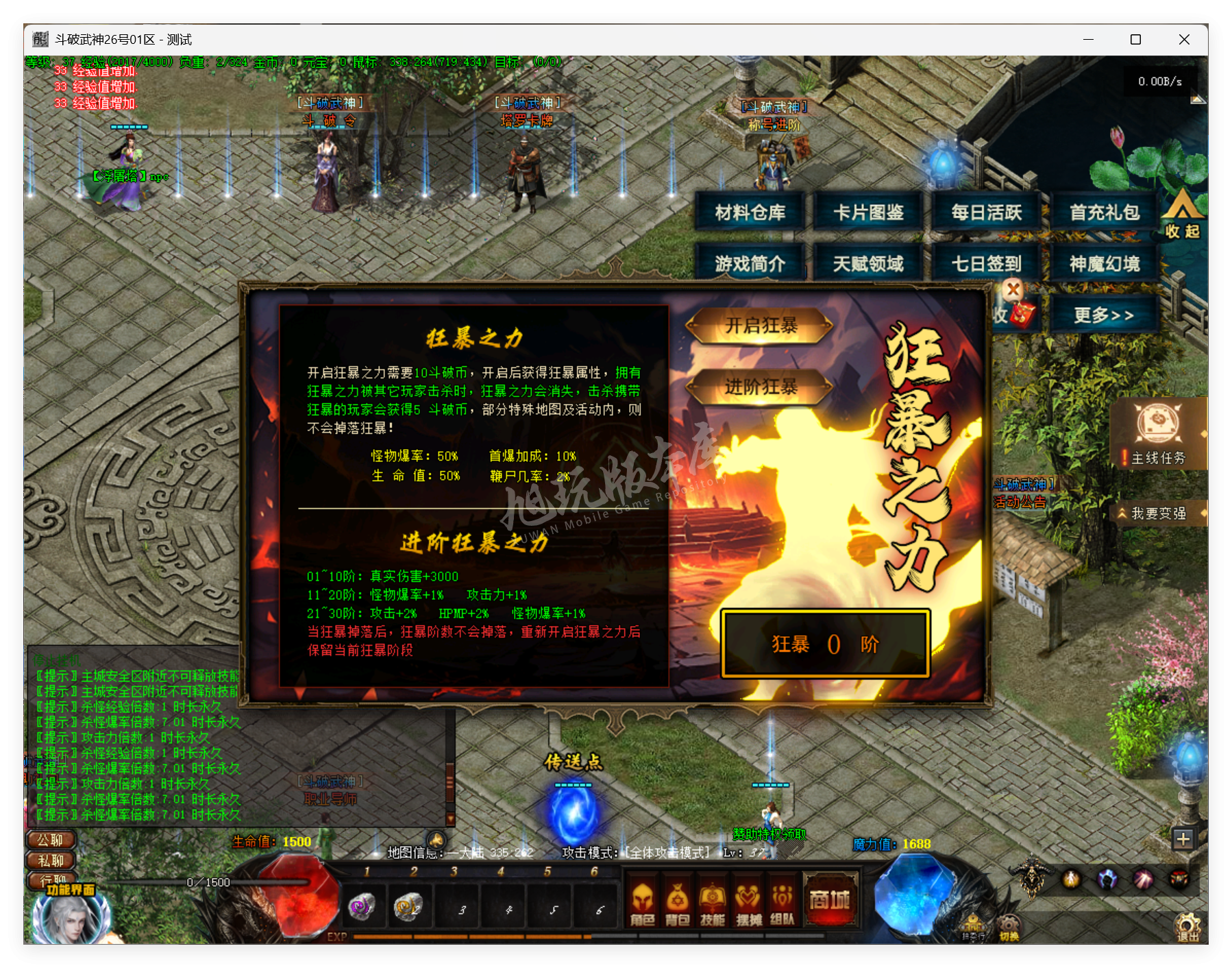Open the 背包 backpack icon

pyautogui.click(x=677, y=903)
